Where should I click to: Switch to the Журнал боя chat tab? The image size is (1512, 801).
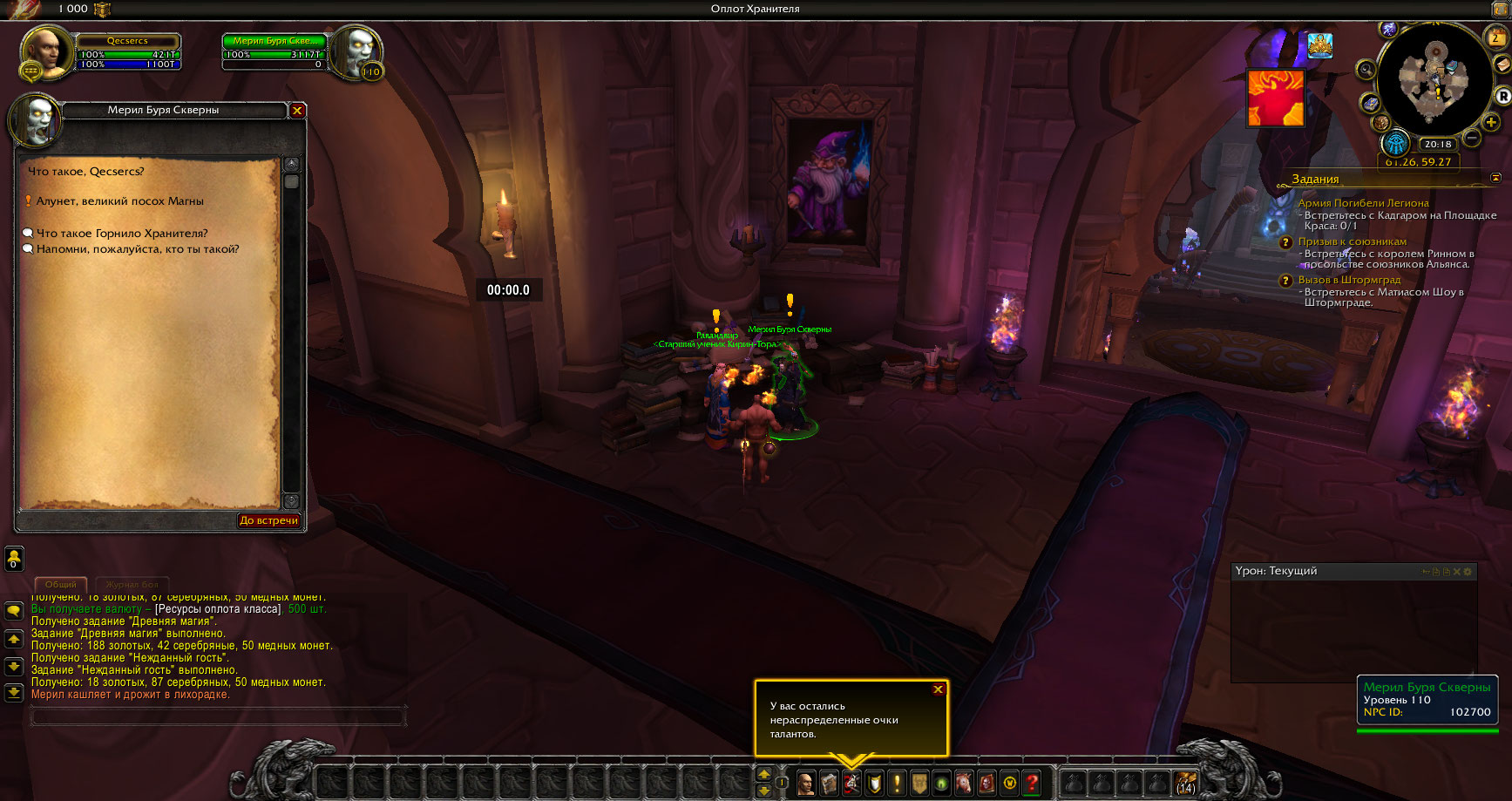click(x=132, y=584)
